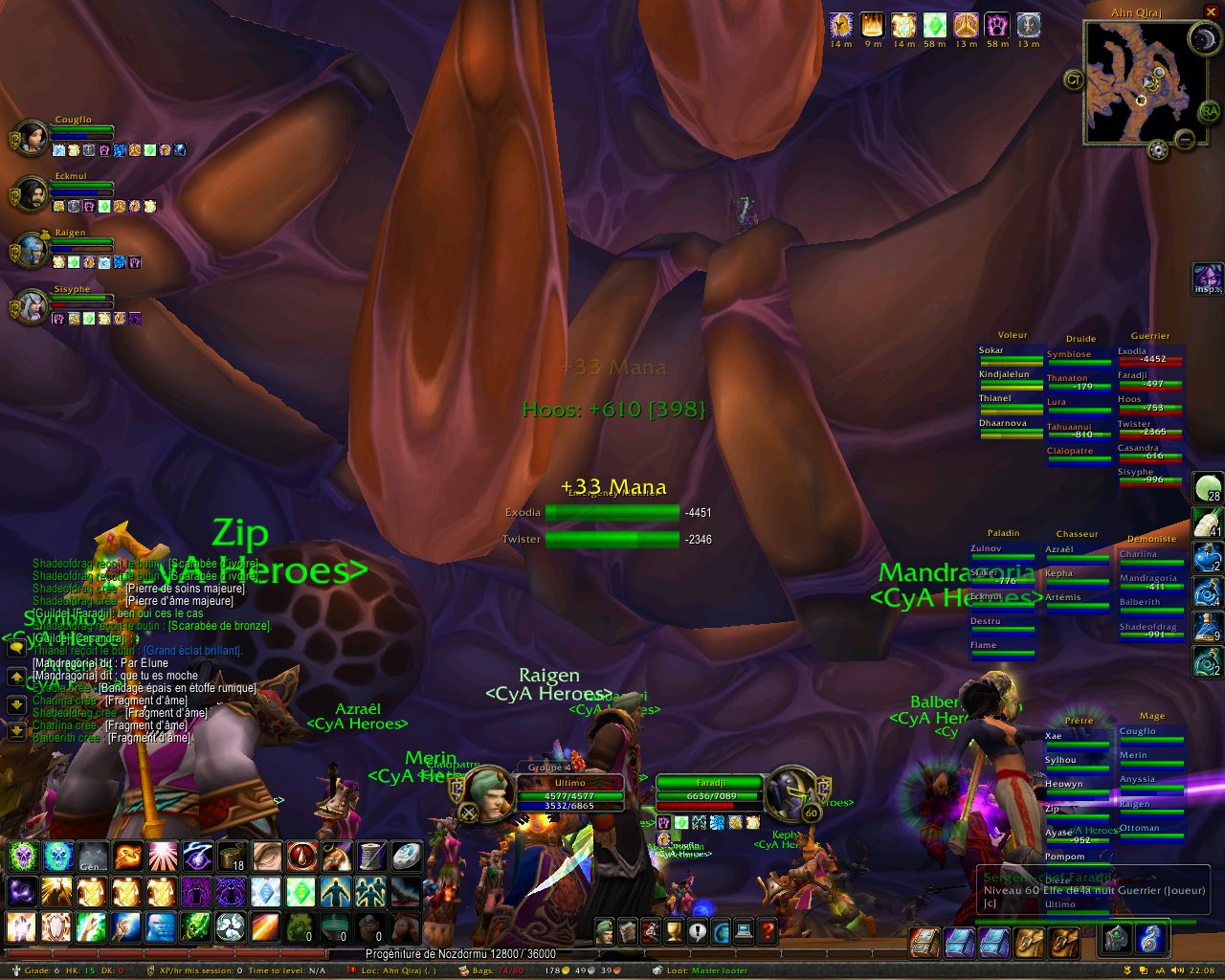Open the character info portrait micro button
Image resolution: width=1225 pixels, height=980 pixels.
coord(605,930)
